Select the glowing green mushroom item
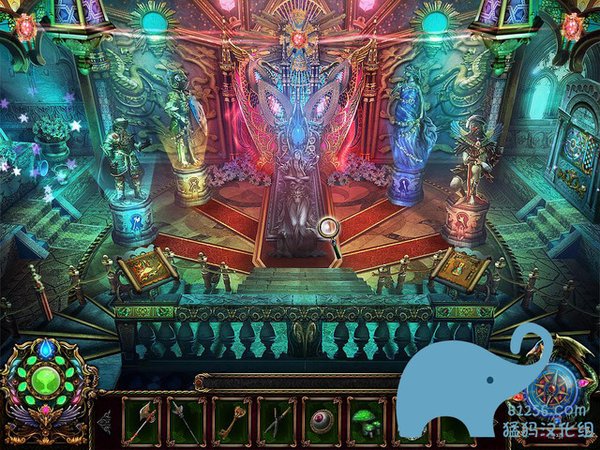The width and height of the screenshot is (600, 450). pyautogui.click(x=367, y=420)
